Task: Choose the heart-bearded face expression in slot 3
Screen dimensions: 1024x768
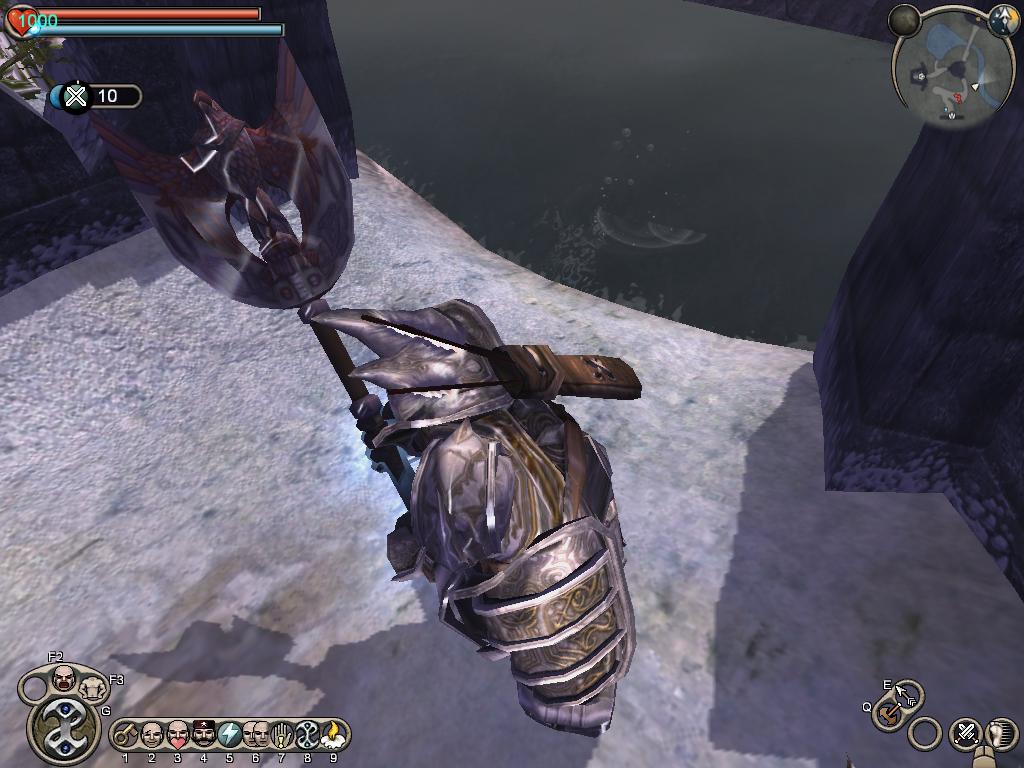Action: tap(177, 735)
